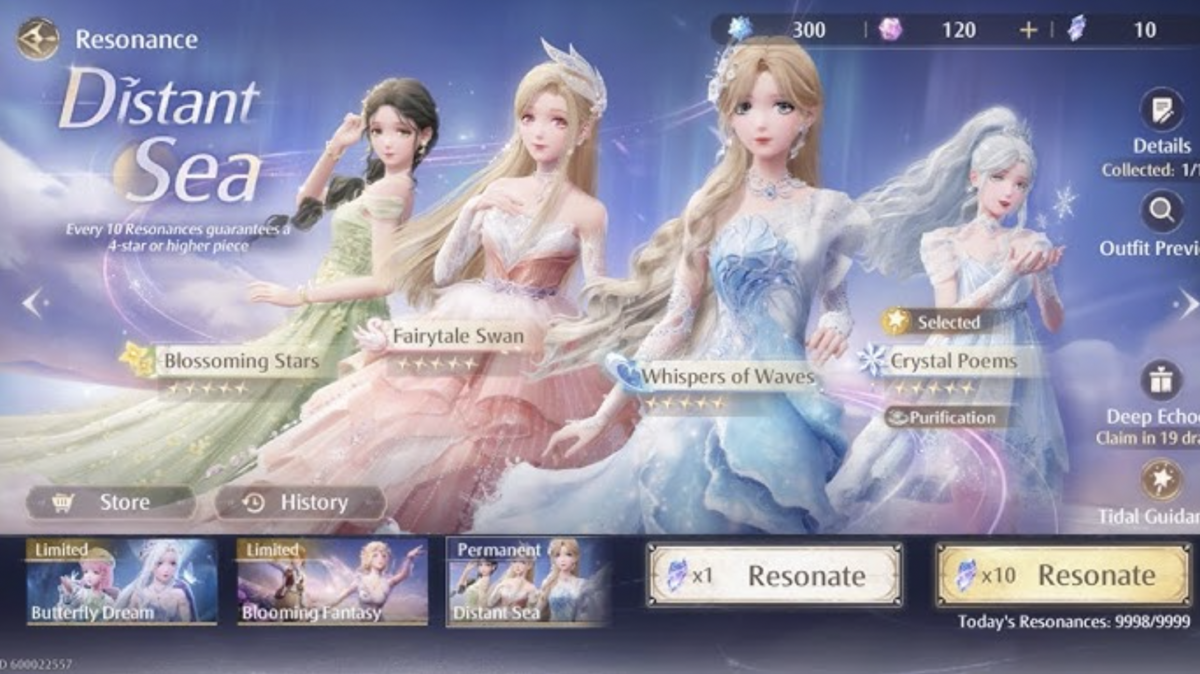Image resolution: width=1200 pixels, height=674 pixels.
Task: Select the Blossoming Stars outfit label
Action: tap(240, 360)
